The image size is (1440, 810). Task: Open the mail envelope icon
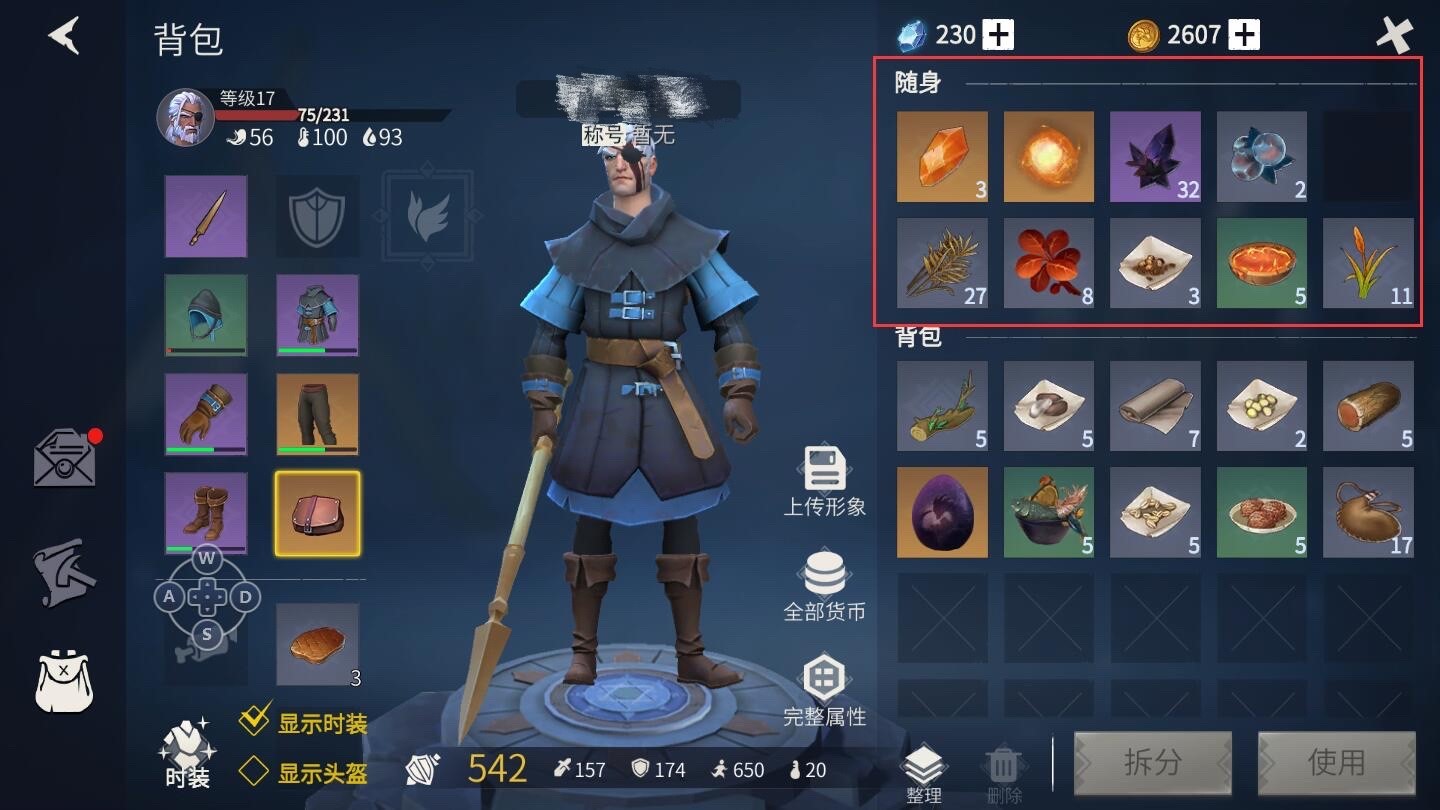tap(65, 460)
